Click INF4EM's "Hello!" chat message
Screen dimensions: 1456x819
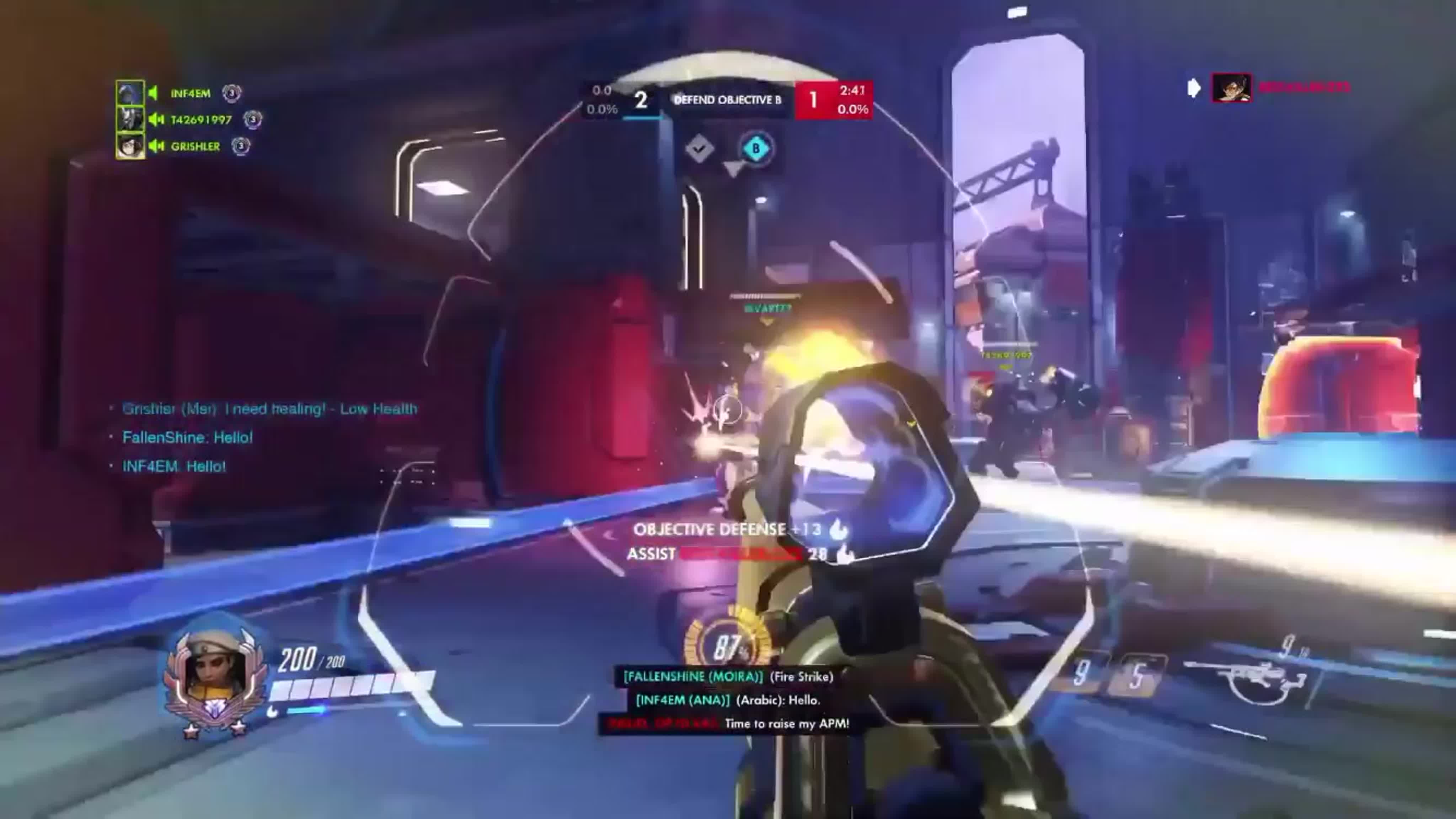[174, 467]
